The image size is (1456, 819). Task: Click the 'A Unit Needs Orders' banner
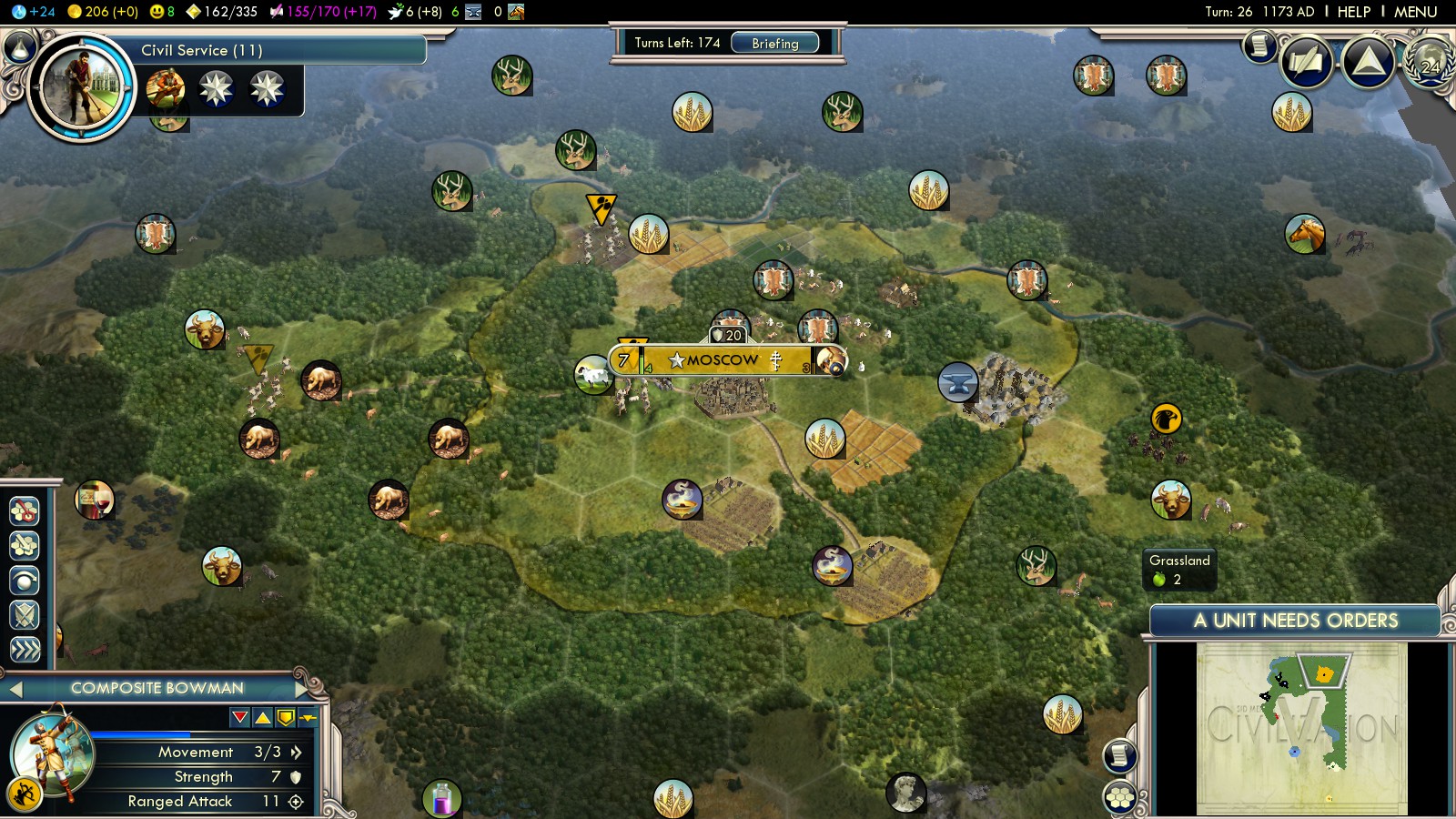coord(1295,621)
